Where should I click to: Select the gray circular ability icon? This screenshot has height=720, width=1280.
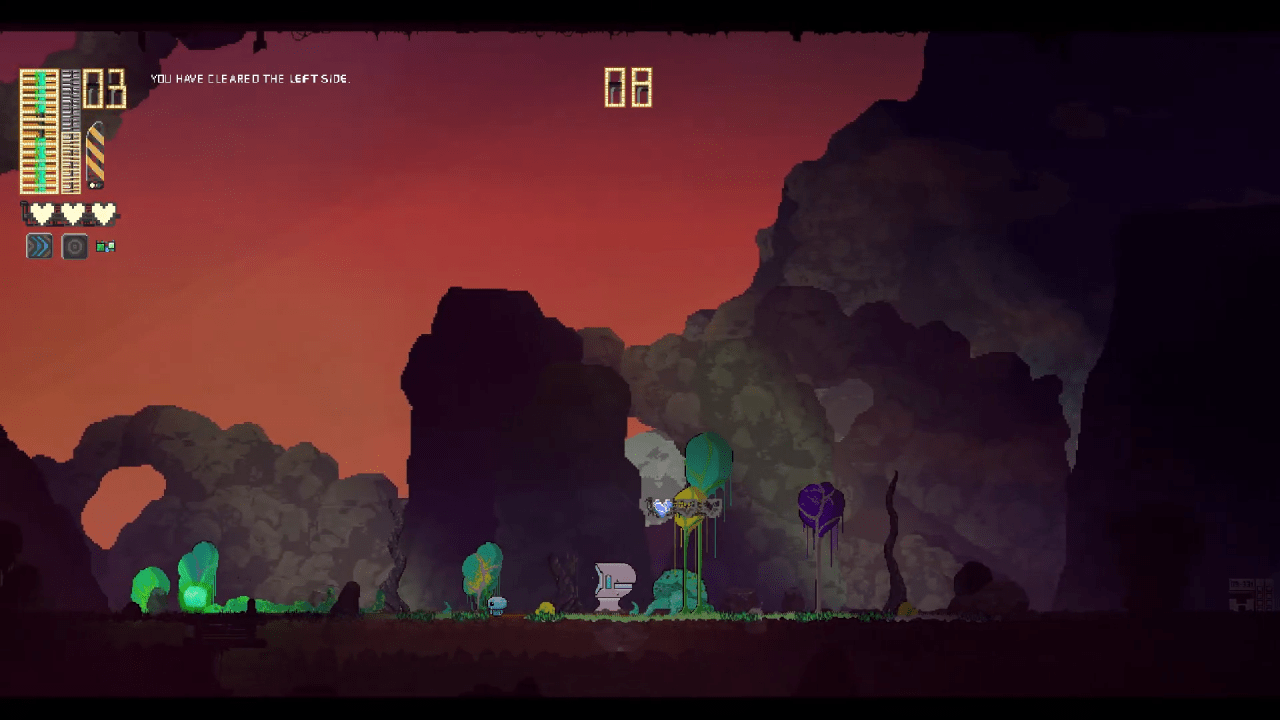(75, 246)
